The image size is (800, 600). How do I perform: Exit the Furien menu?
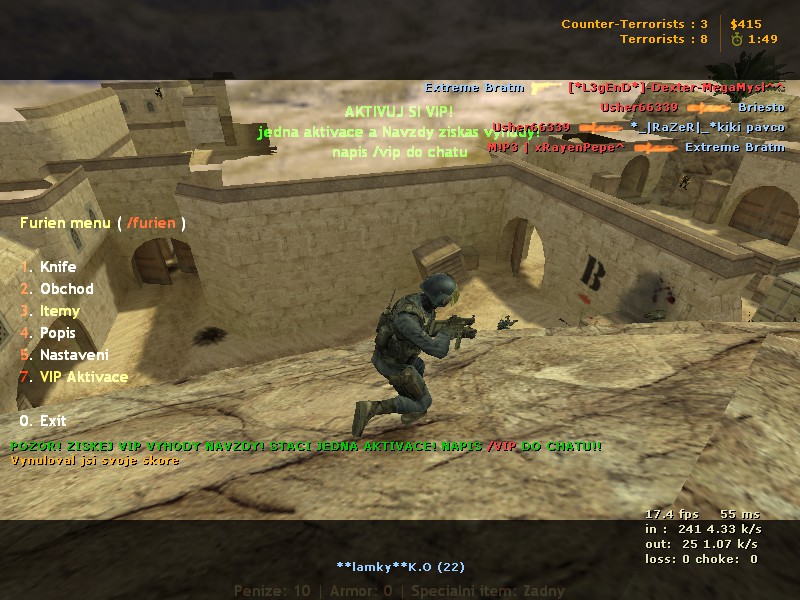coord(53,421)
